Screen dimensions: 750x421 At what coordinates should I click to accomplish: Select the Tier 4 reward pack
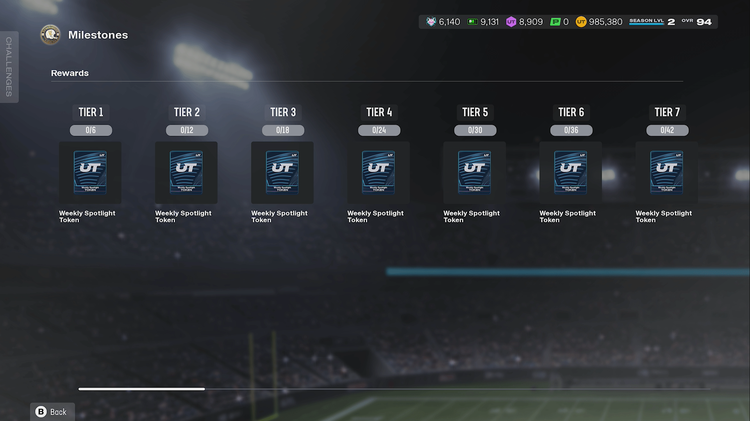coord(378,172)
